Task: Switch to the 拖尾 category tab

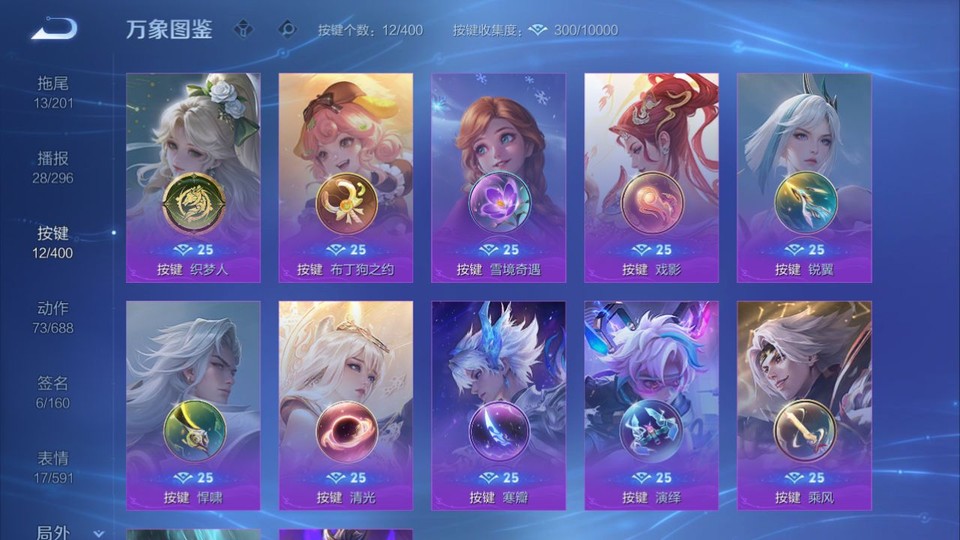Action: (x=53, y=92)
